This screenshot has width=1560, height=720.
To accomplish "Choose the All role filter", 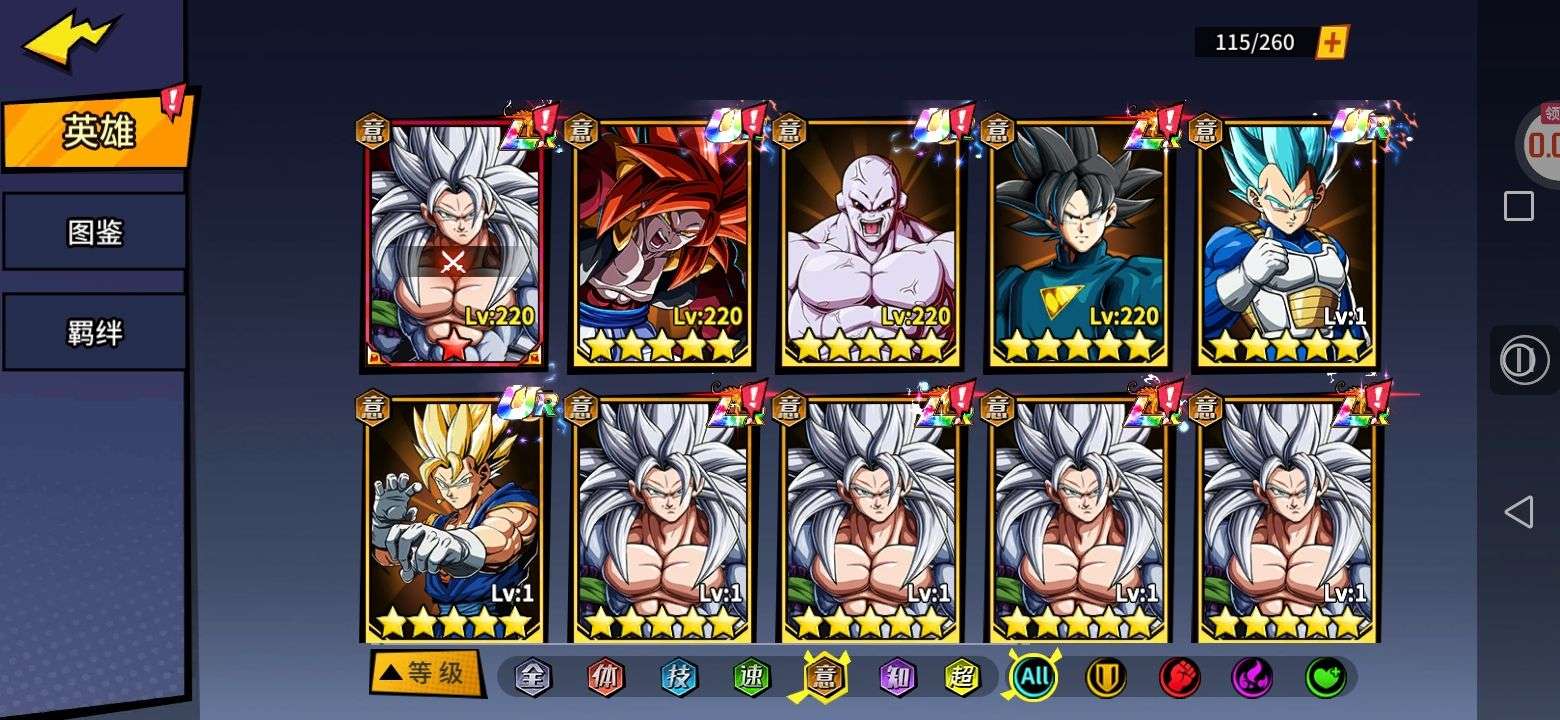I will pyautogui.click(x=1034, y=677).
